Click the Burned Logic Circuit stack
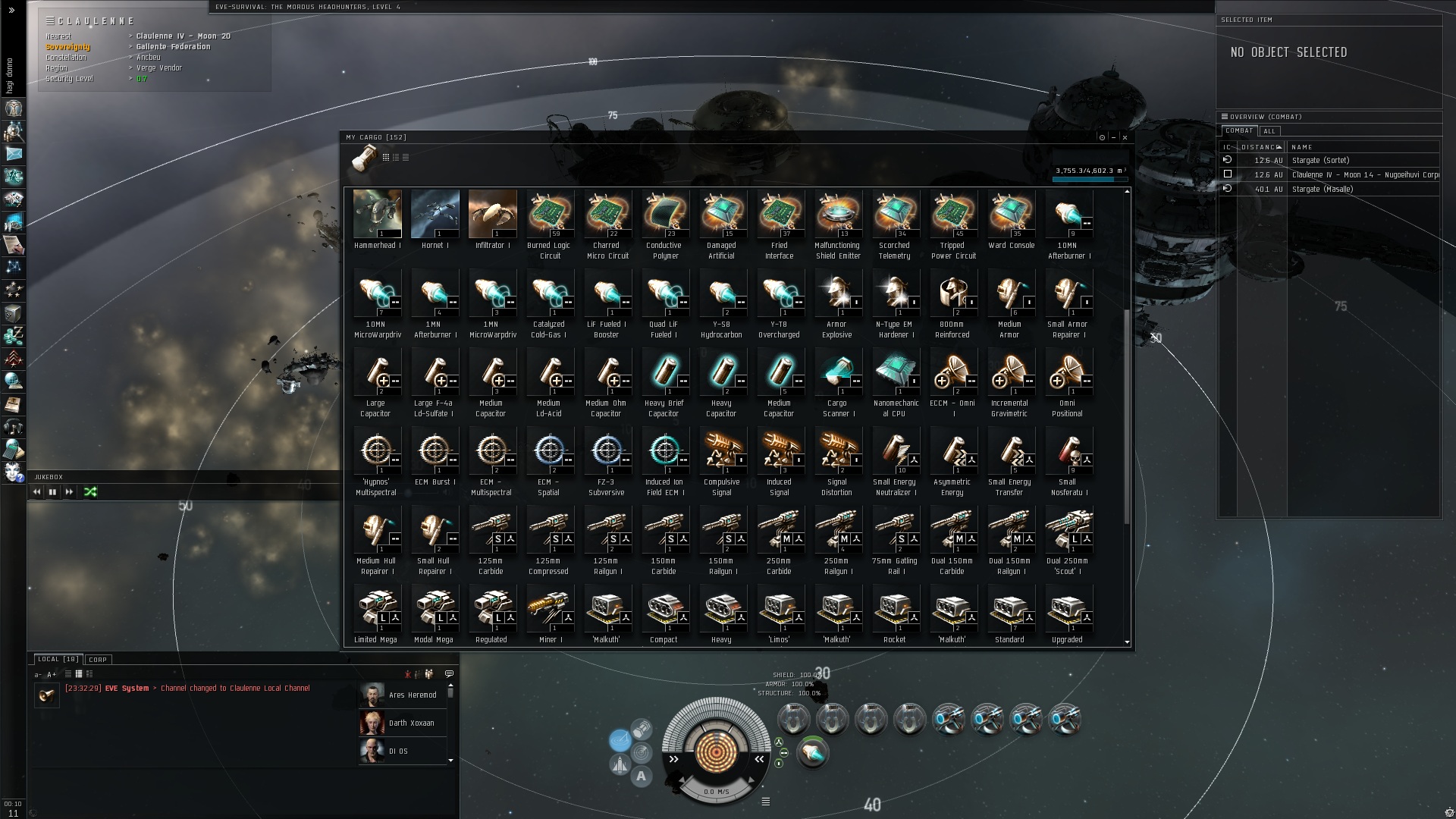This screenshot has width=1456, height=819. point(550,215)
